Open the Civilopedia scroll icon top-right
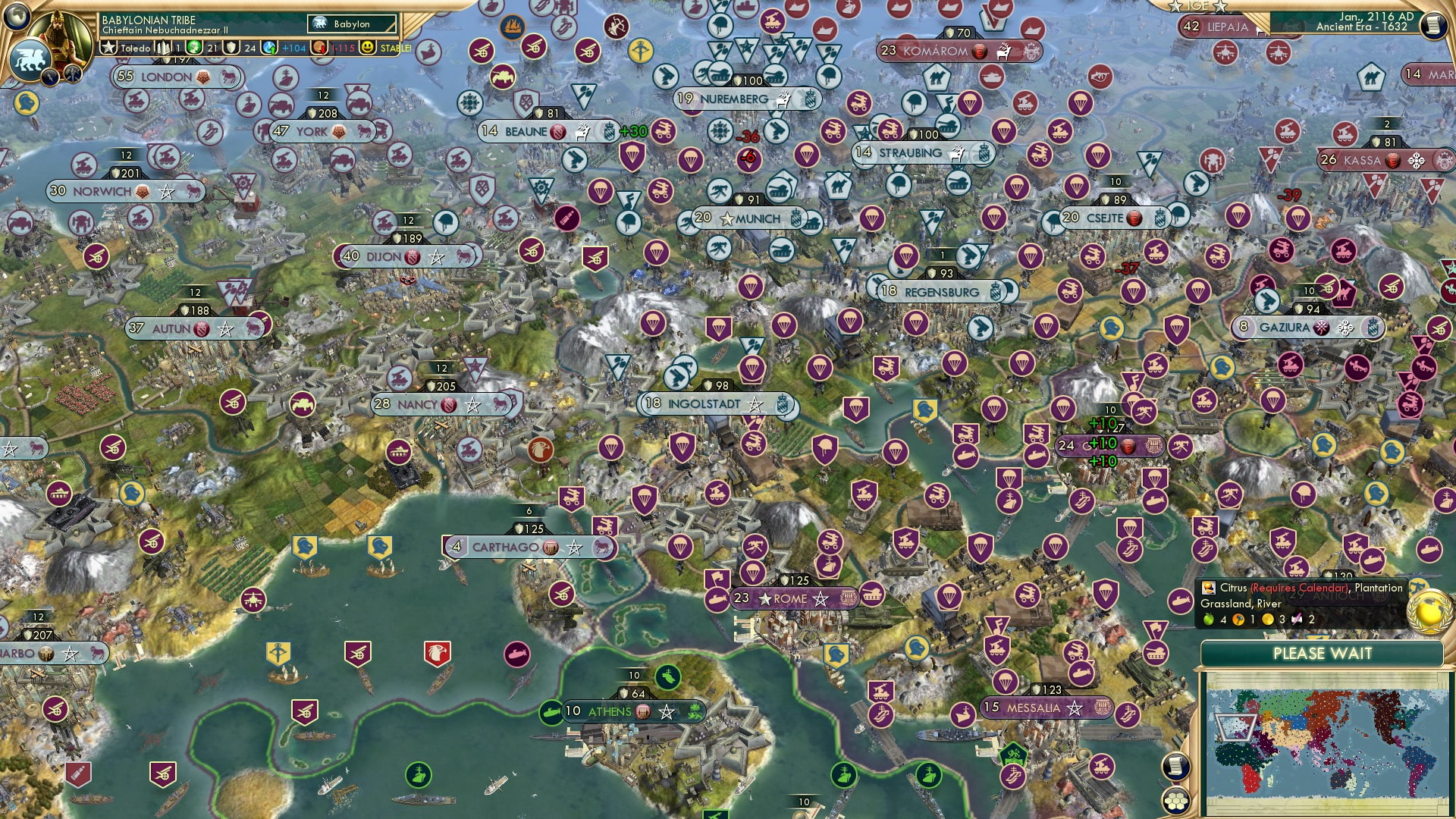The image size is (1456, 819). coord(1434,25)
